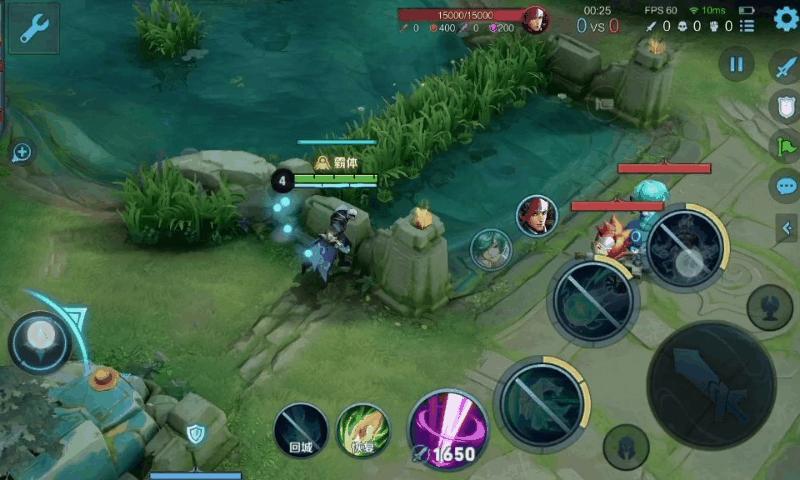800x480 pixels.
Task: Click the magnifier plus icon
Action: click(x=22, y=152)
